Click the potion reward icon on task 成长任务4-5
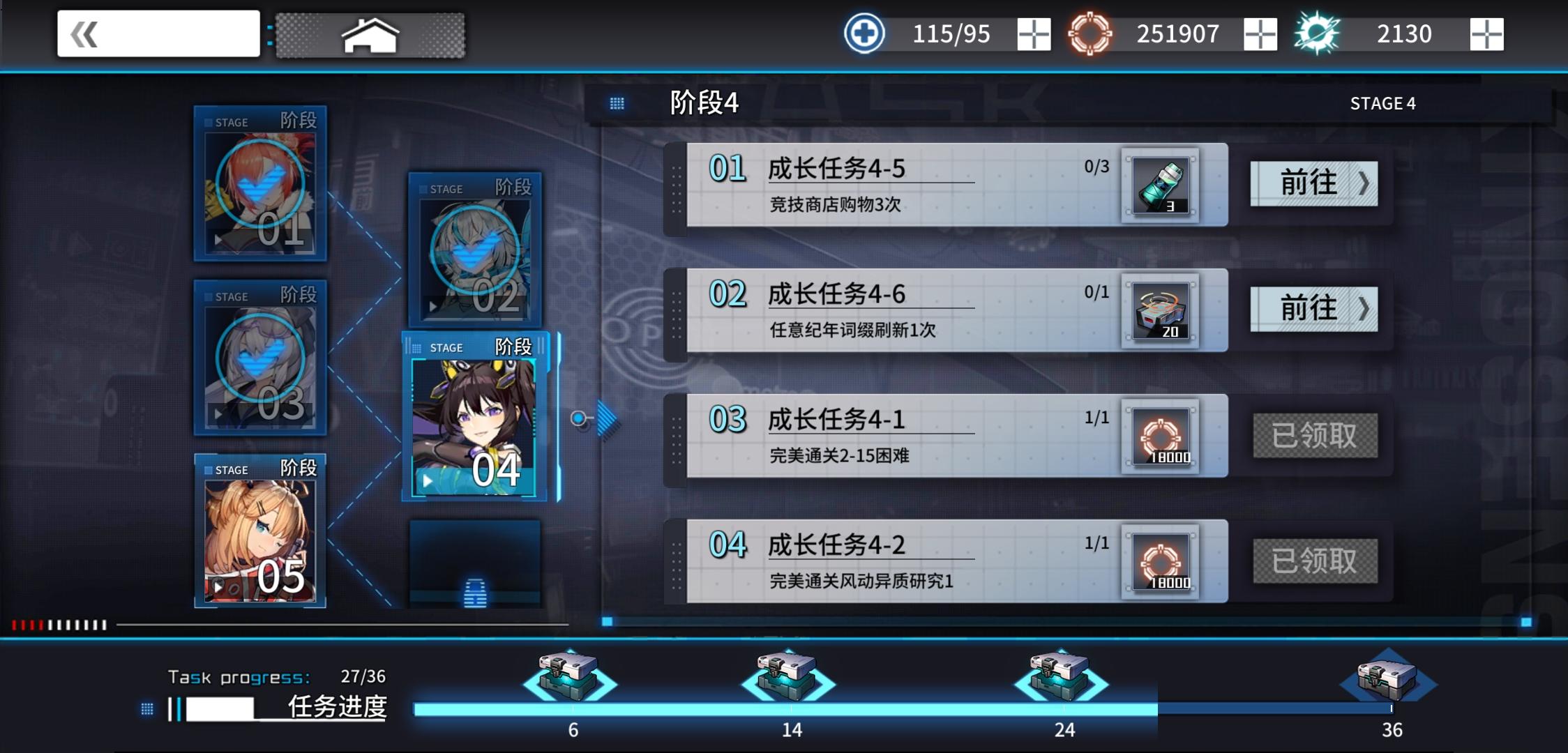Screen dimensions: 1568x753 [x=1162, y=185]
